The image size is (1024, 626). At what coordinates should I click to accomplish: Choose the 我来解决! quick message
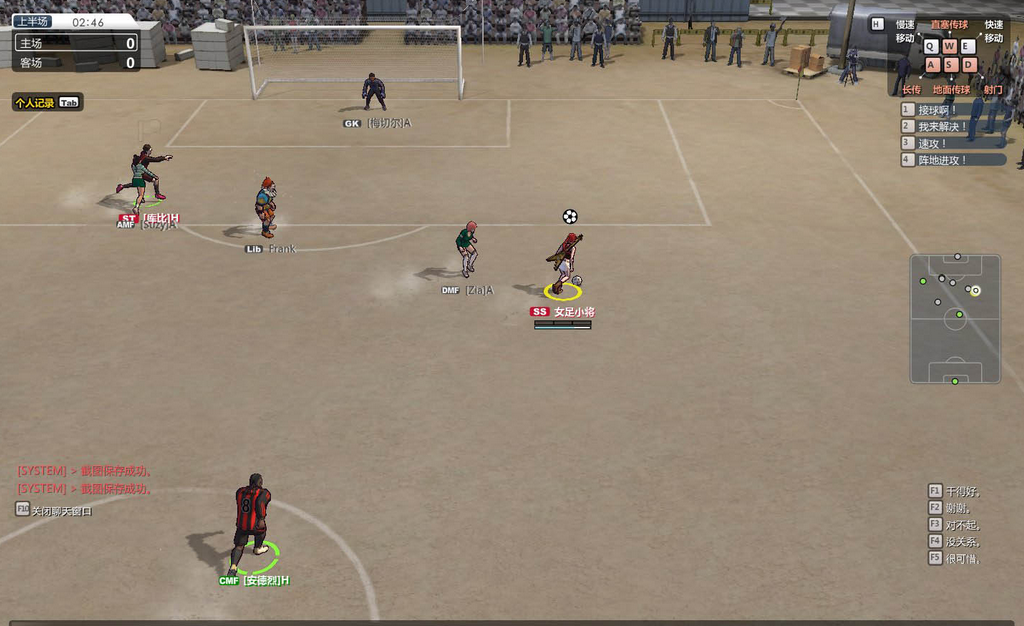tap(951, 127)
